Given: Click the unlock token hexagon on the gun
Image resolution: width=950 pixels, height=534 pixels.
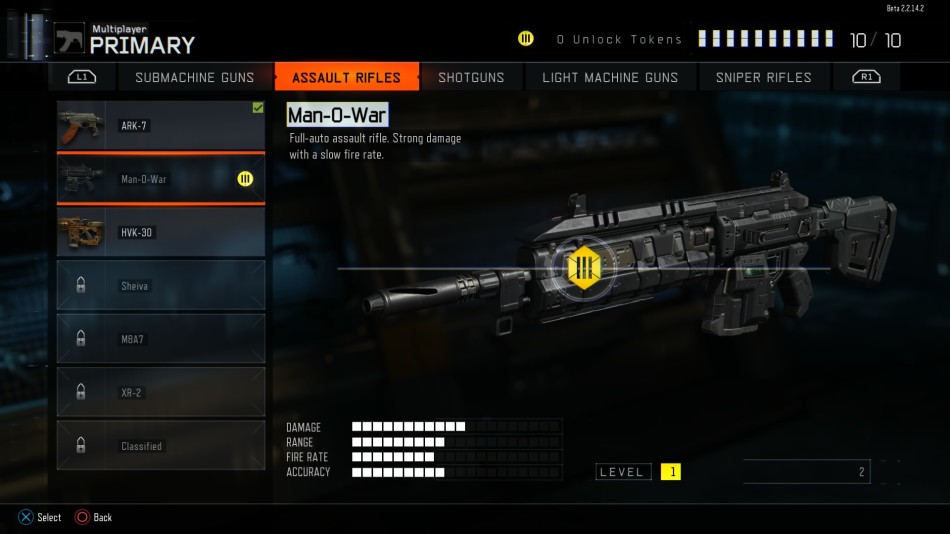Looking at the screenshot, I should point(583,267).
